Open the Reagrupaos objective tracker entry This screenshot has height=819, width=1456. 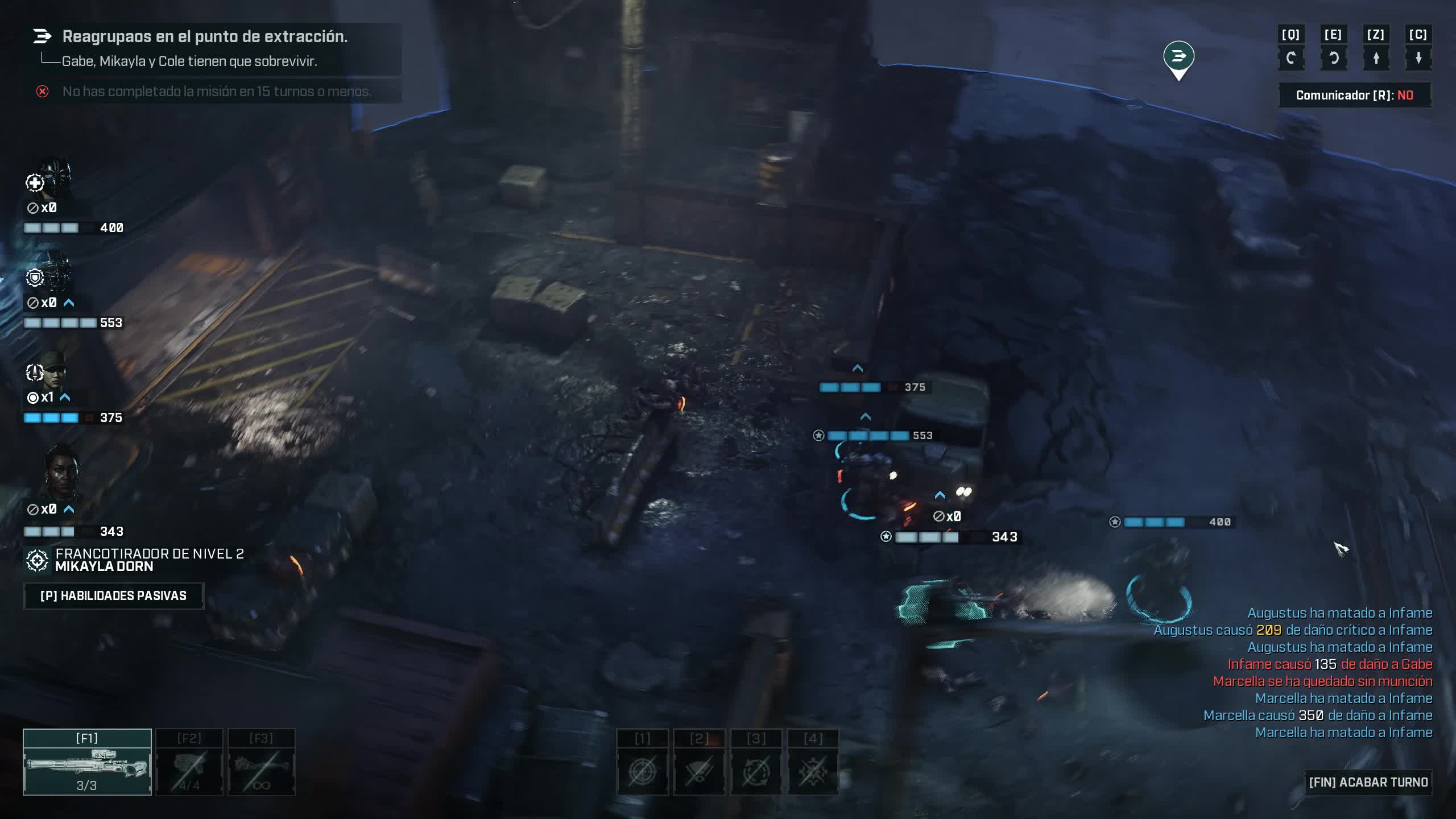tap(205, 36)
